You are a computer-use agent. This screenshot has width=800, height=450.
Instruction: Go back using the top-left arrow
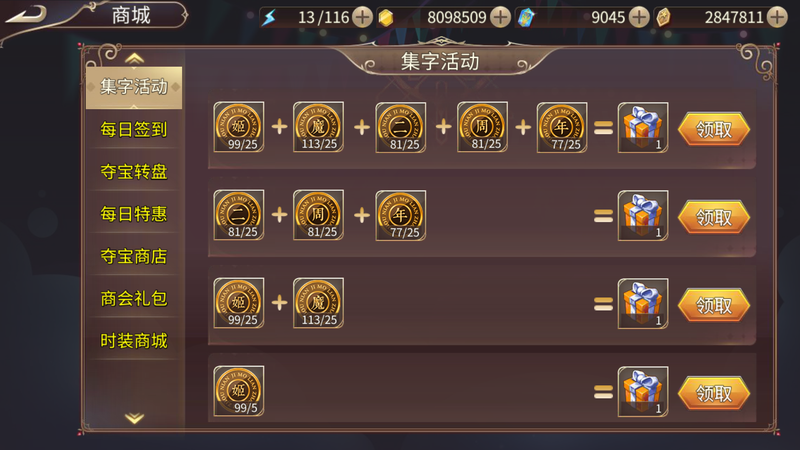pos(31,15)
